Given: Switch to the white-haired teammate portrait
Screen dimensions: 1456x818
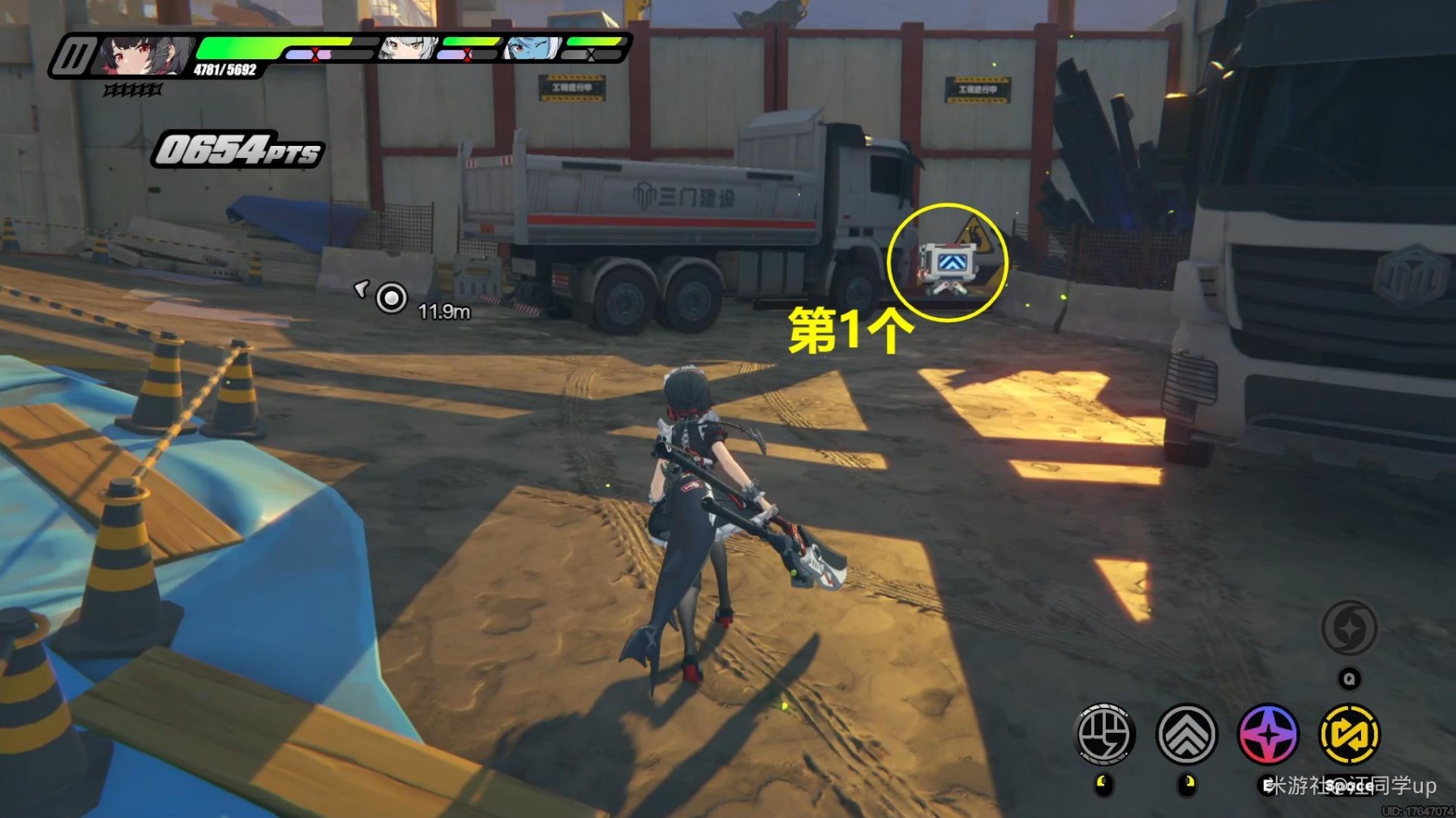Looking at the screenshot, I should coord(409,48).
